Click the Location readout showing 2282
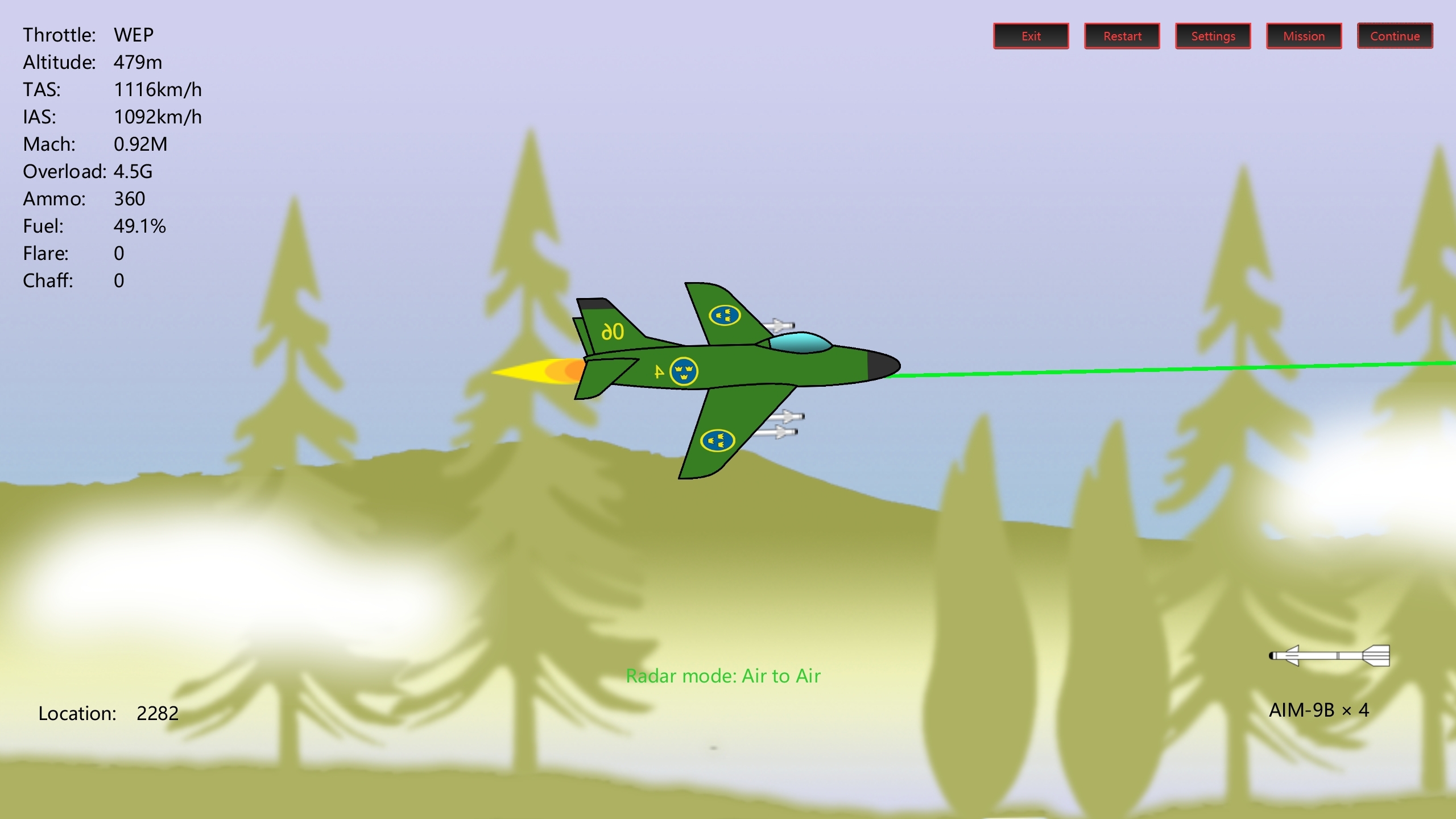 109,713
